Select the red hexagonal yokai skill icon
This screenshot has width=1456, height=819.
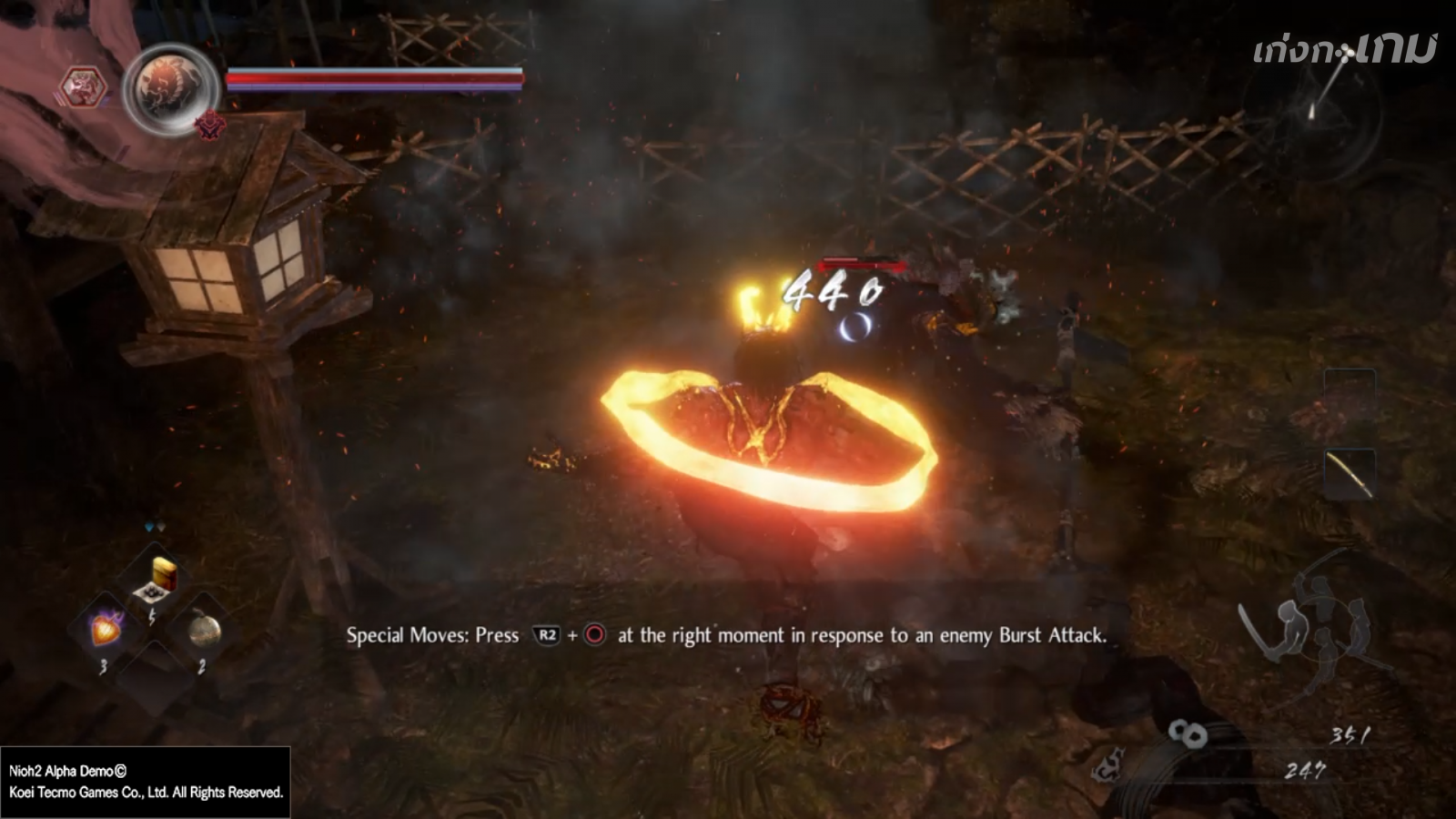(83, 89)
